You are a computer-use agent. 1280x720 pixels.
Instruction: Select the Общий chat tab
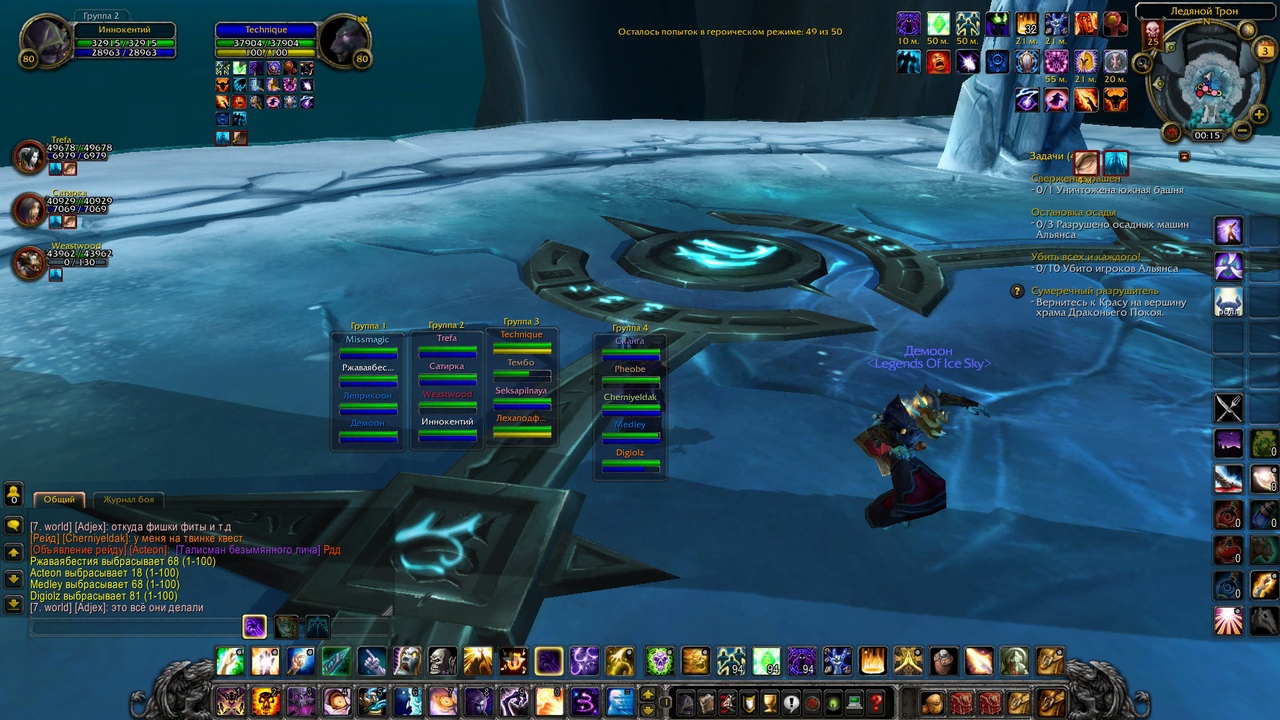59,499
